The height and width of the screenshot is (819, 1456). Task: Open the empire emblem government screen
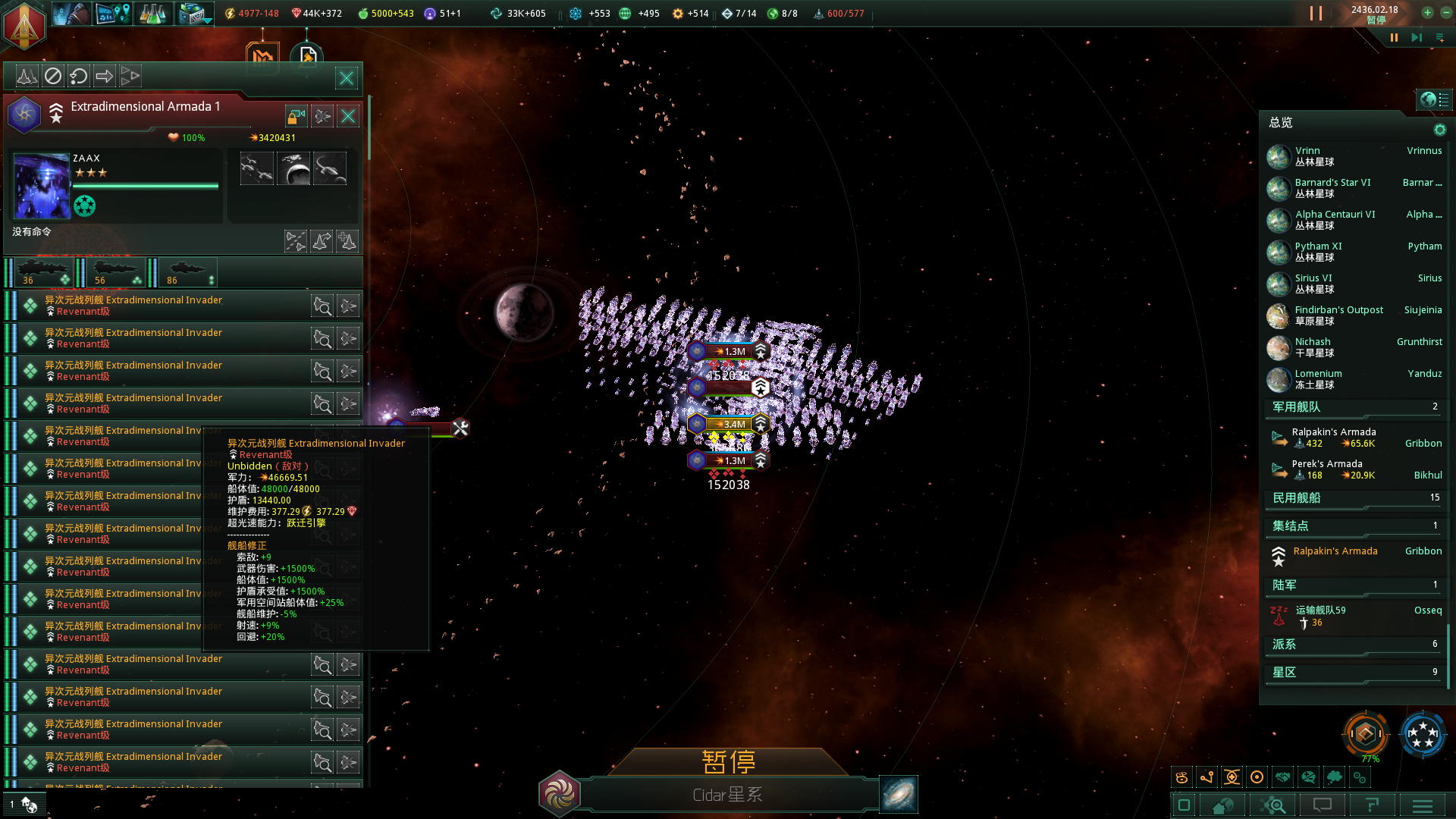click(24, 23)
